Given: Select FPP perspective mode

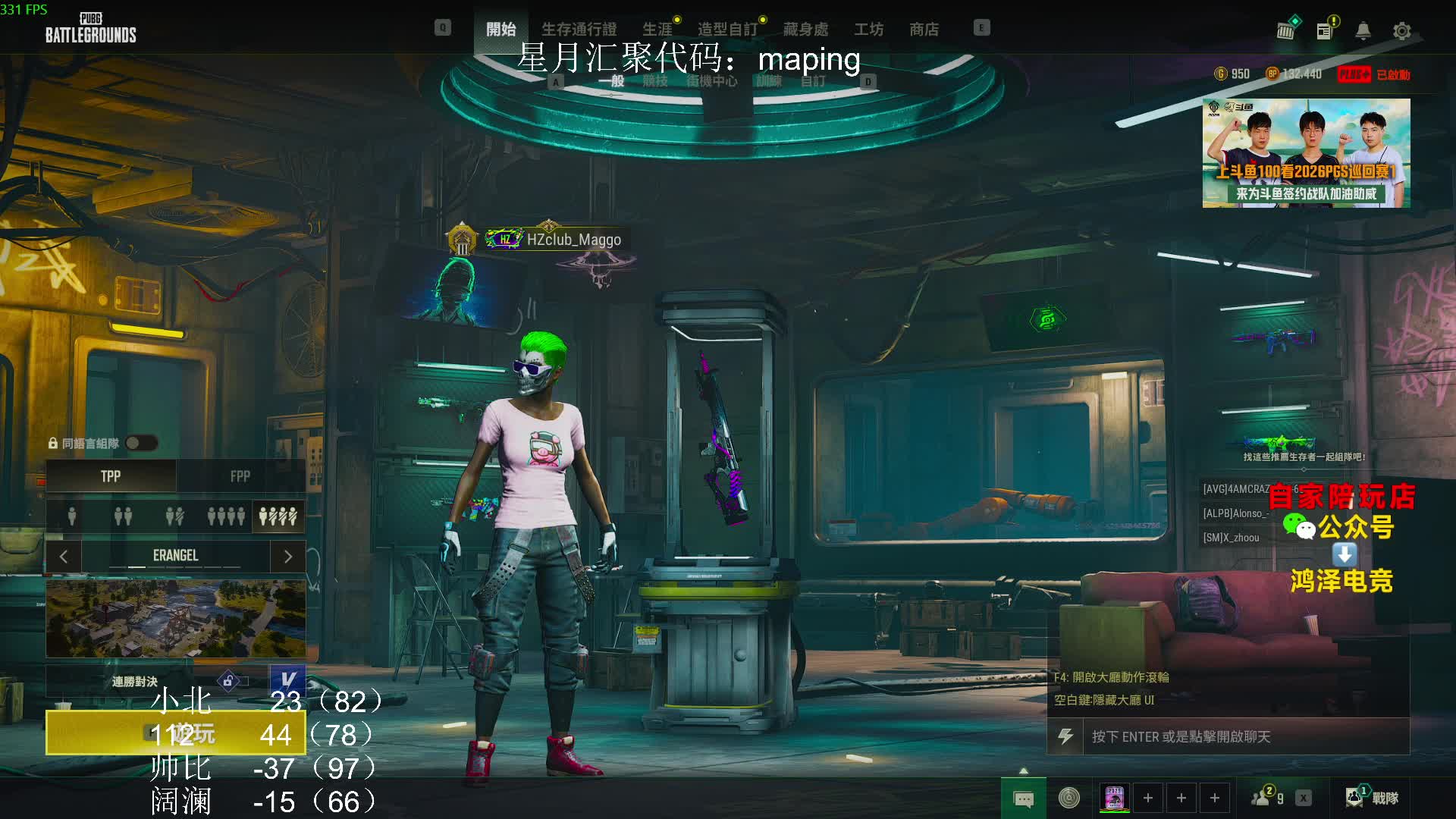Looking at the screenshot, I should tap(240, 476).
